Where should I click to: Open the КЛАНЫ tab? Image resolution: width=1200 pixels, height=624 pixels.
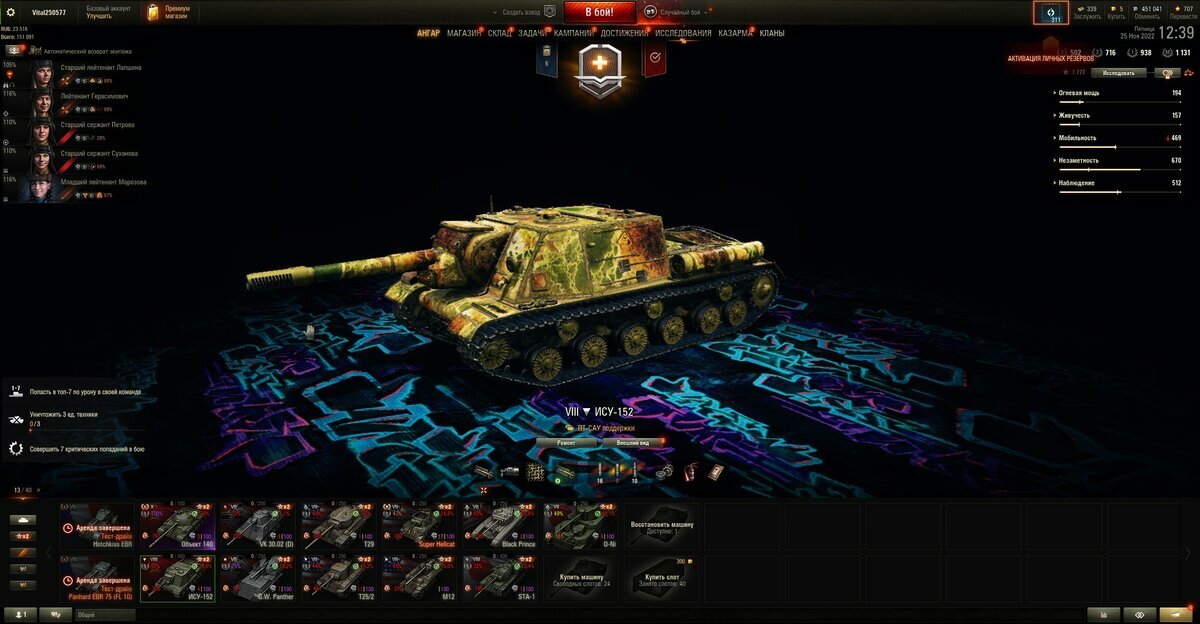point(772,33)
